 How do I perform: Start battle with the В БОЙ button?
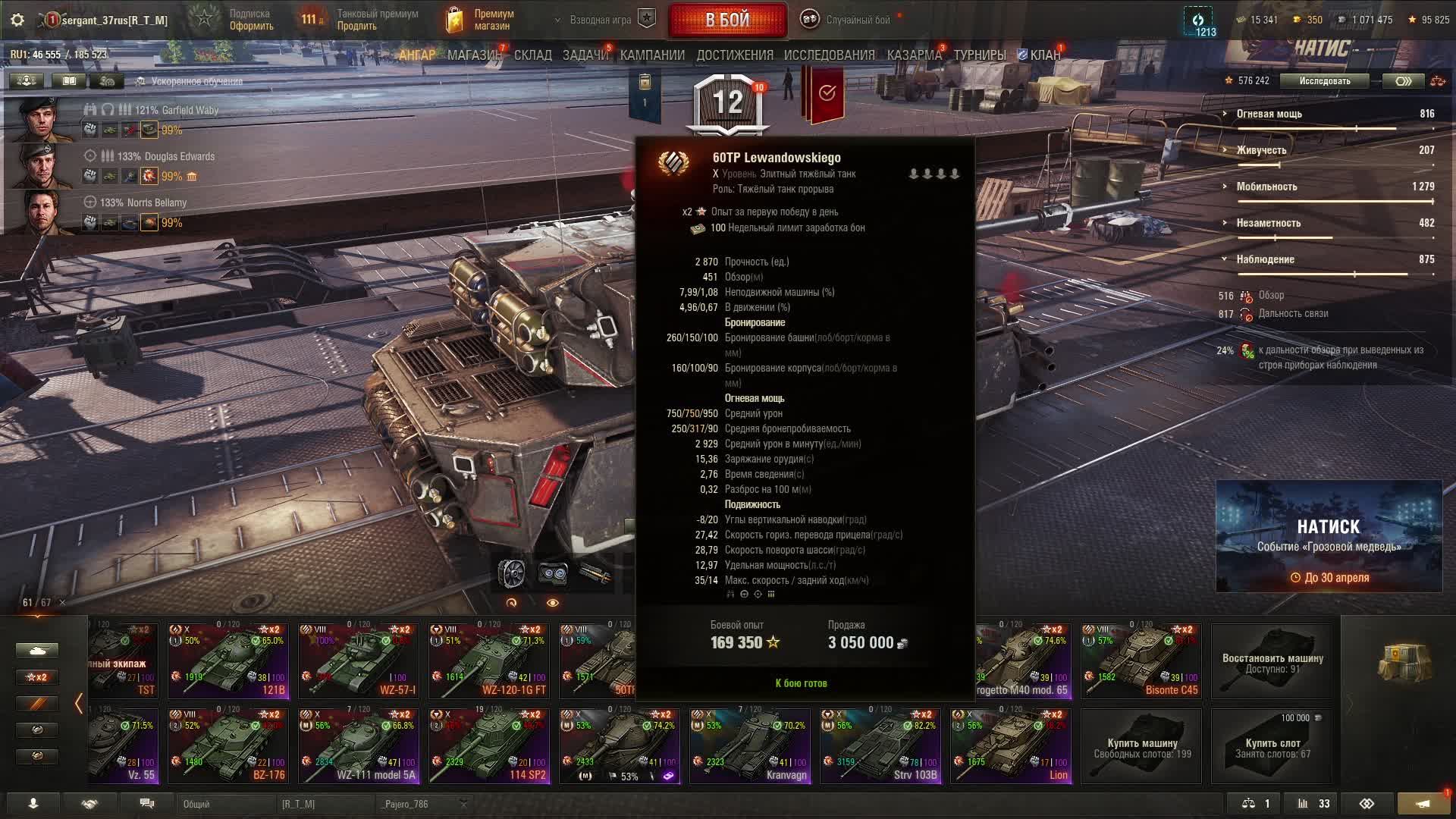pyautogui.click(x=727, y=20)
